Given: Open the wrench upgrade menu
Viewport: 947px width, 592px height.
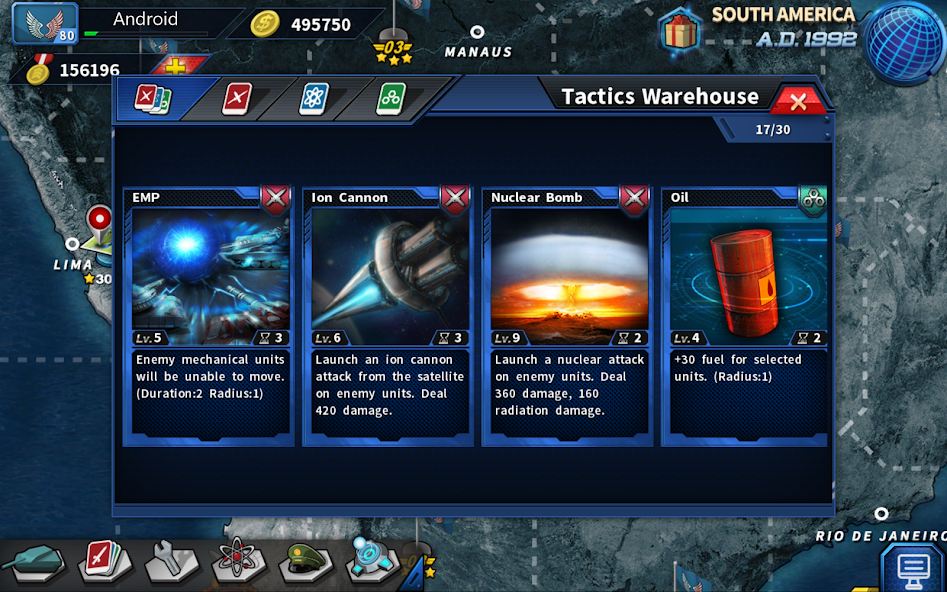Looking at the screenshot, I should point(170,562).
